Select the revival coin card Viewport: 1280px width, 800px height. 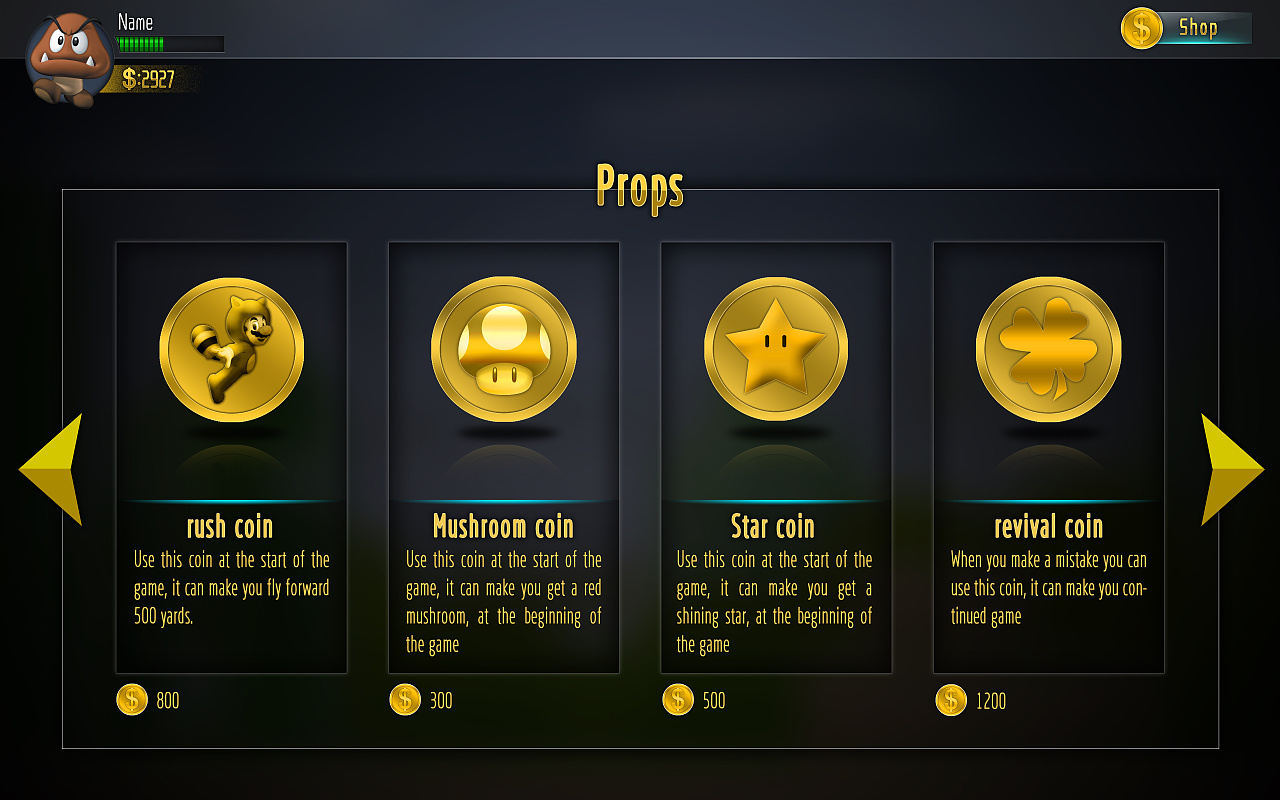pos(1048,457)
